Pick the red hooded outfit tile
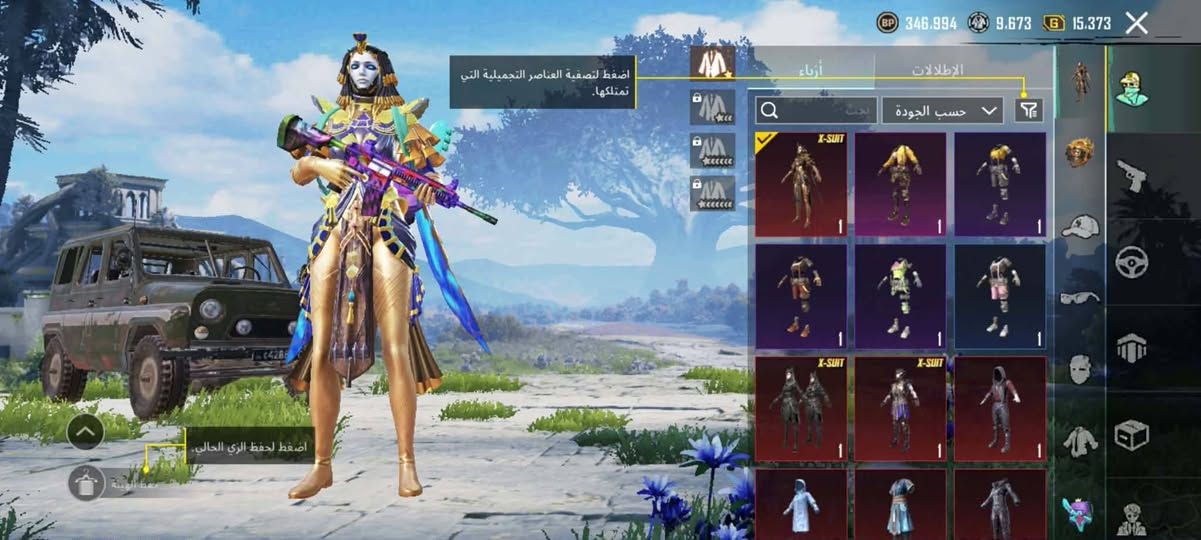Screen dimensions: 1201x540 coord(1000,408)
